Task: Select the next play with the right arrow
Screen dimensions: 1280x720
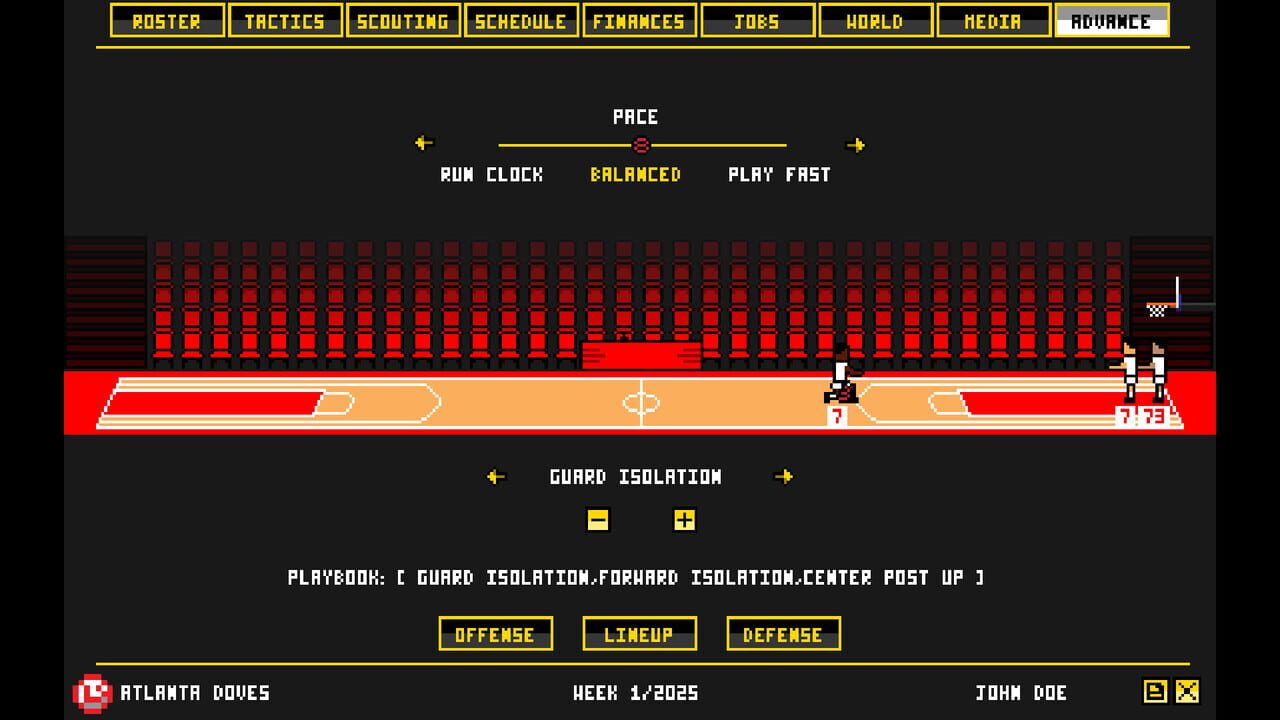Action: (786, 477)
